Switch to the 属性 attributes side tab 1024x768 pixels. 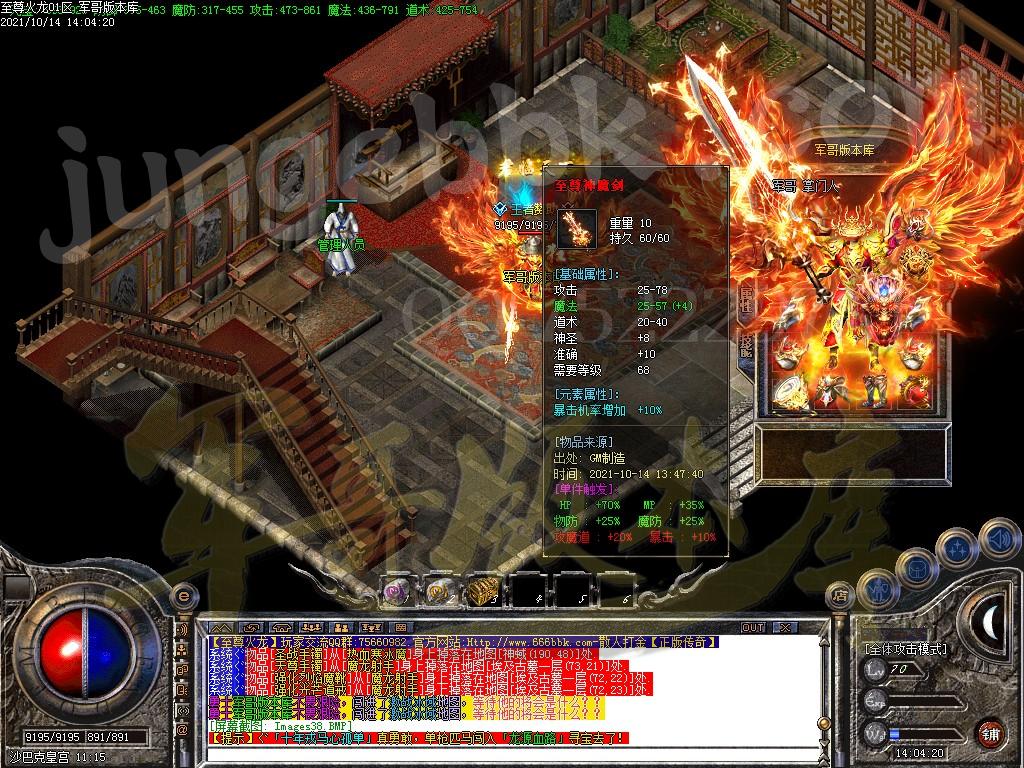click(746, 302)
